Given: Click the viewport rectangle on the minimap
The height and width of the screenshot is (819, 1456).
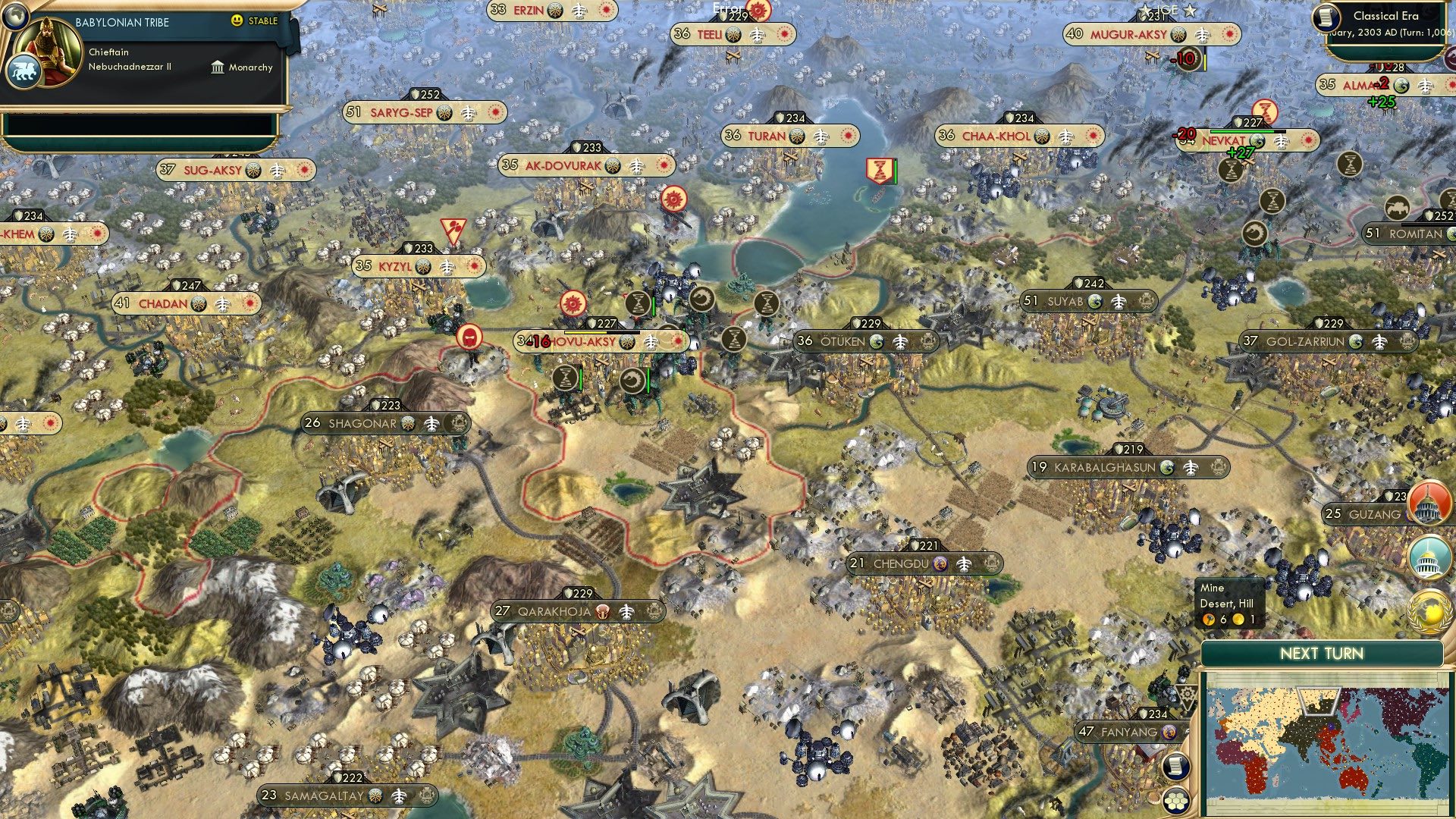Looking at the screenshot, I should click(x=1319, y=700).
